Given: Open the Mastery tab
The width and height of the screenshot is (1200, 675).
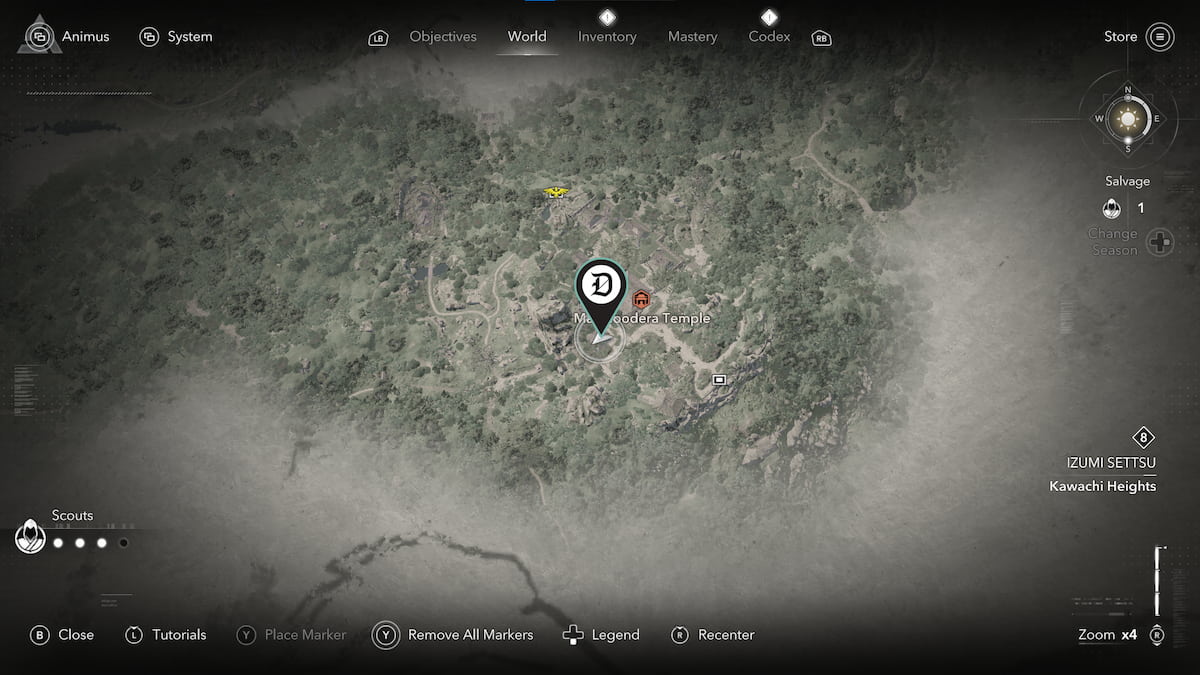Looking at the screenshot, I should point(692,37).
